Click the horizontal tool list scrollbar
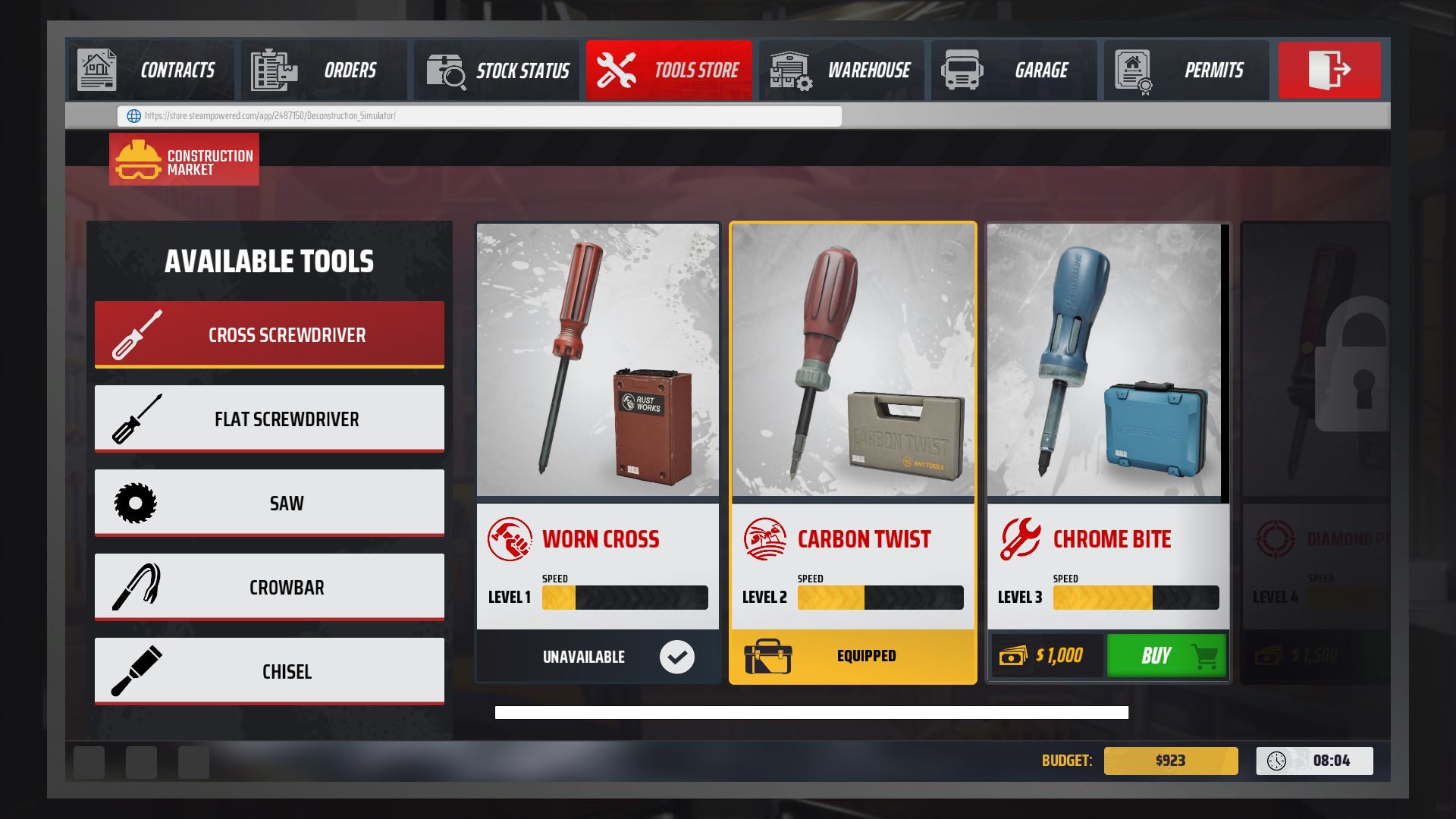Image resolution: width=1456 pixels, height=819 pixels. [x=811, y=712]
